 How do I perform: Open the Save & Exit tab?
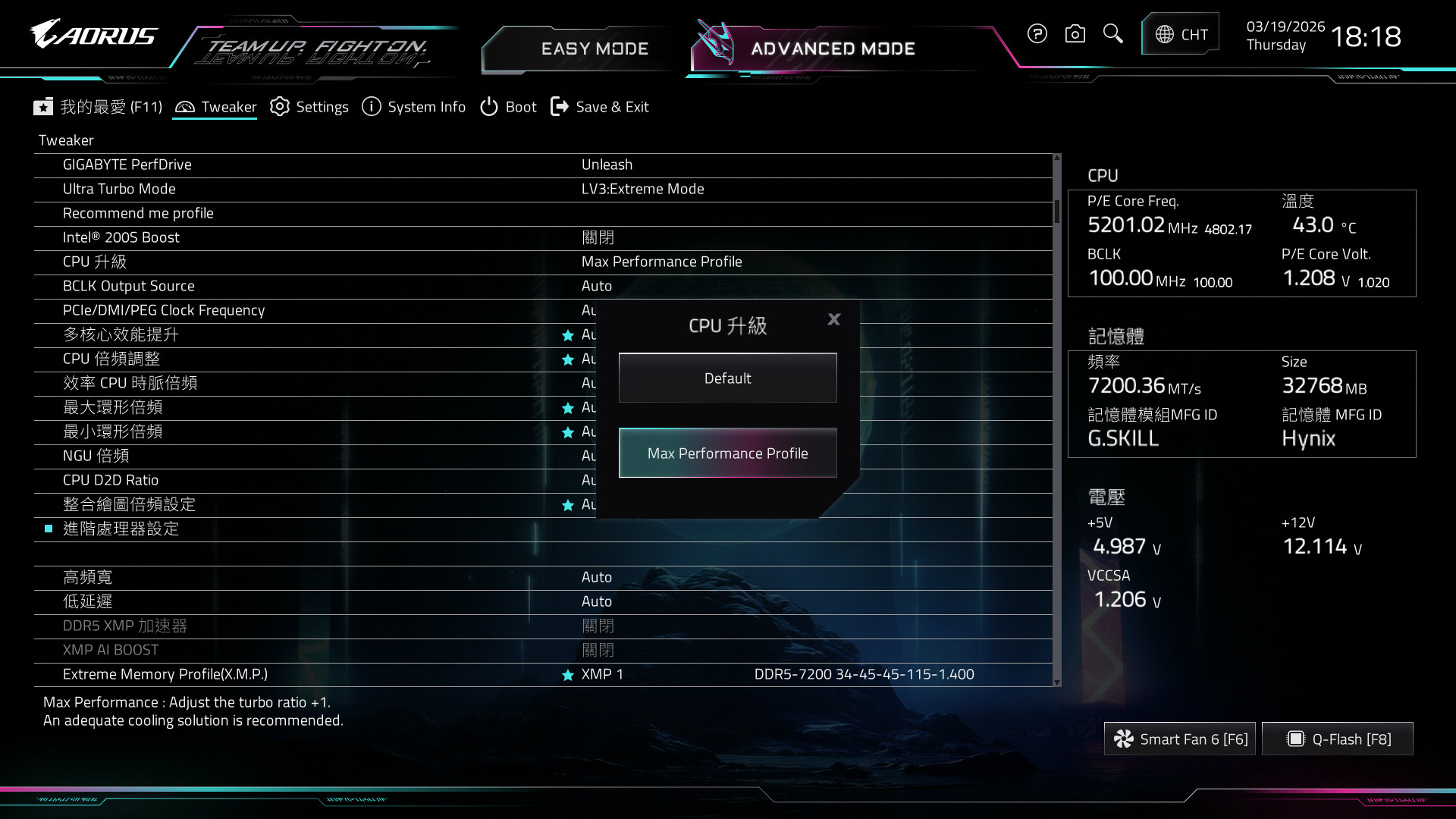coord(600,107)
